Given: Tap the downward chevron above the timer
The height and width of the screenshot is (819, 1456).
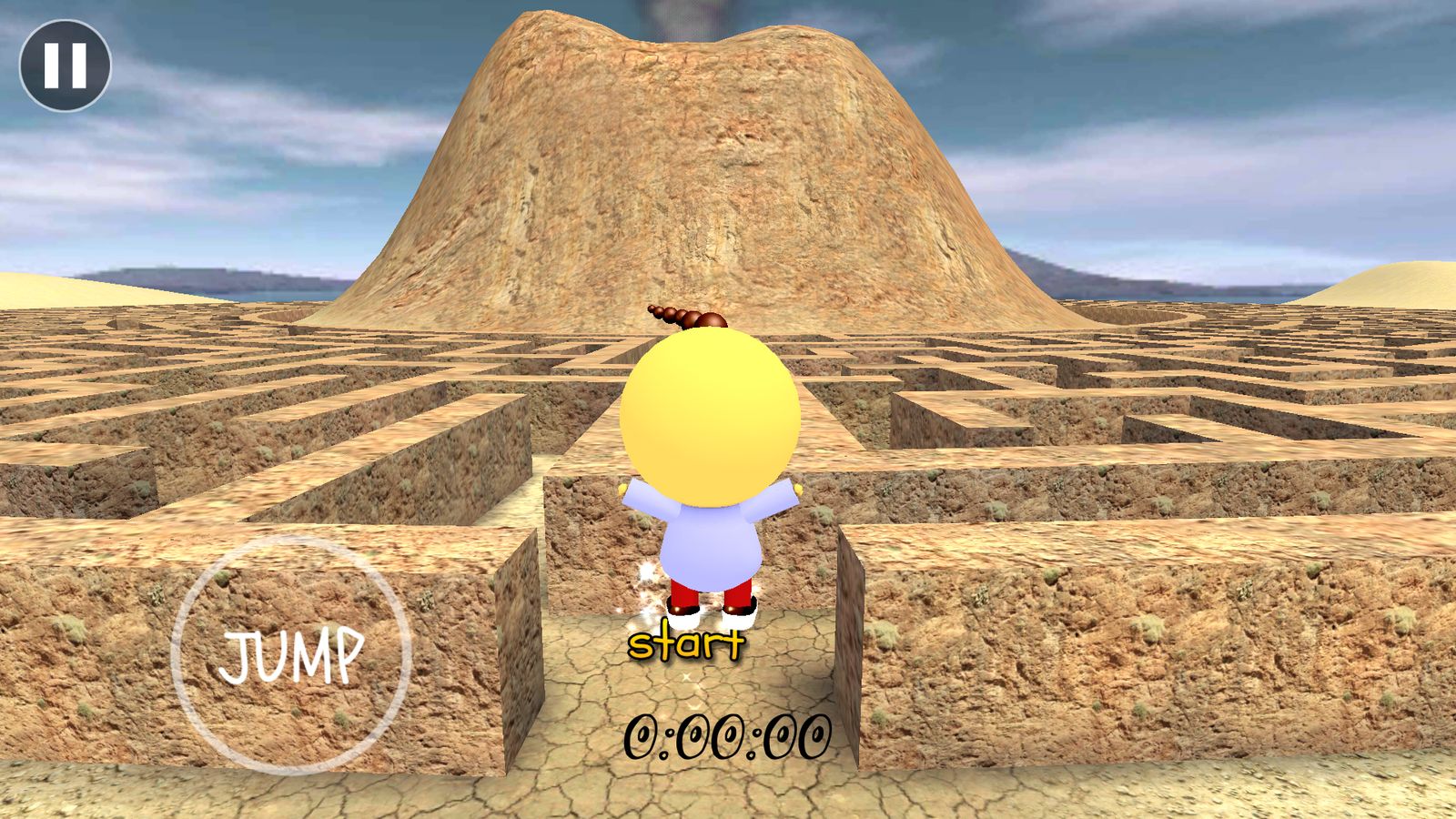Looking at the screenshot, I should [x=693, y=706].
